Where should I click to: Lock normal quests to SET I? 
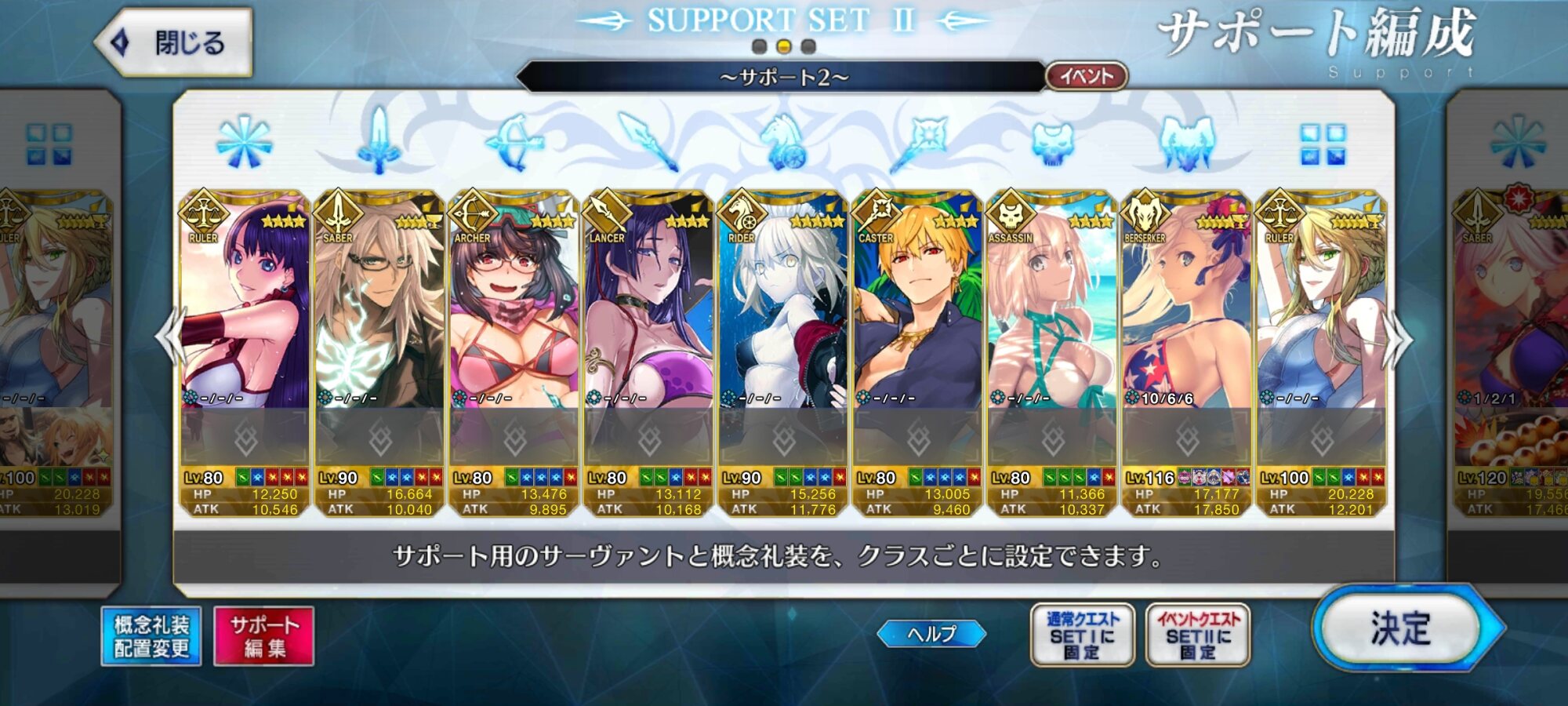(1082, 635)
